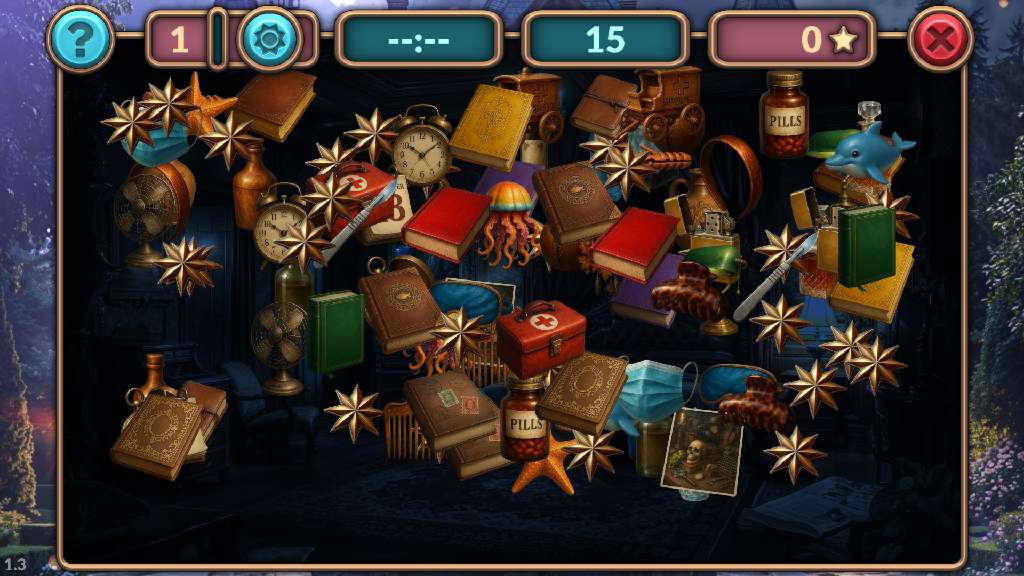Pick the blue dolphin figurine
This screenshot has width=1024, height=576.
pos(867,150)
